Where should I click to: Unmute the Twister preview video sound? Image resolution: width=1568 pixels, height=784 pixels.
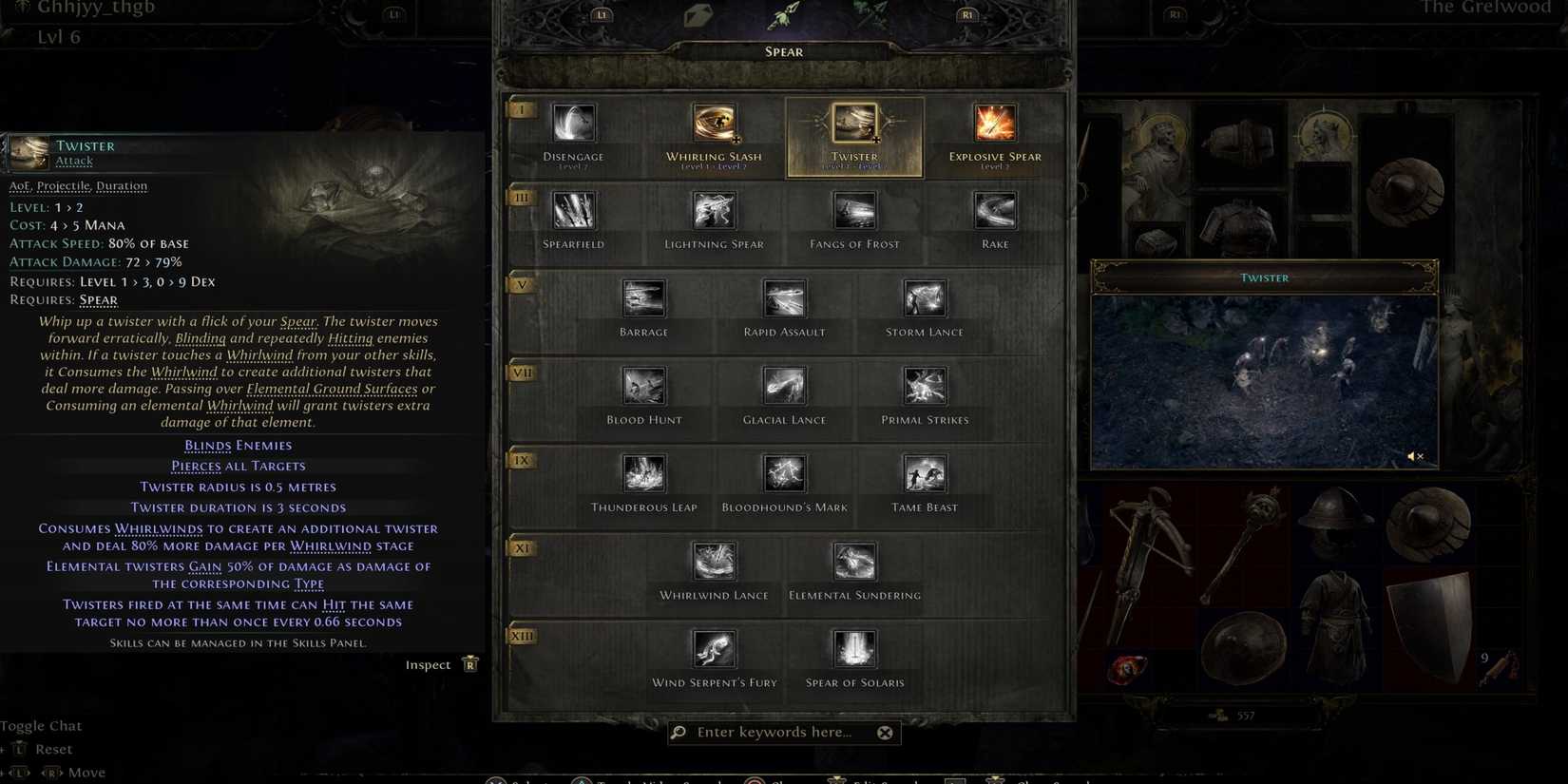click(x=1416, y=456)
